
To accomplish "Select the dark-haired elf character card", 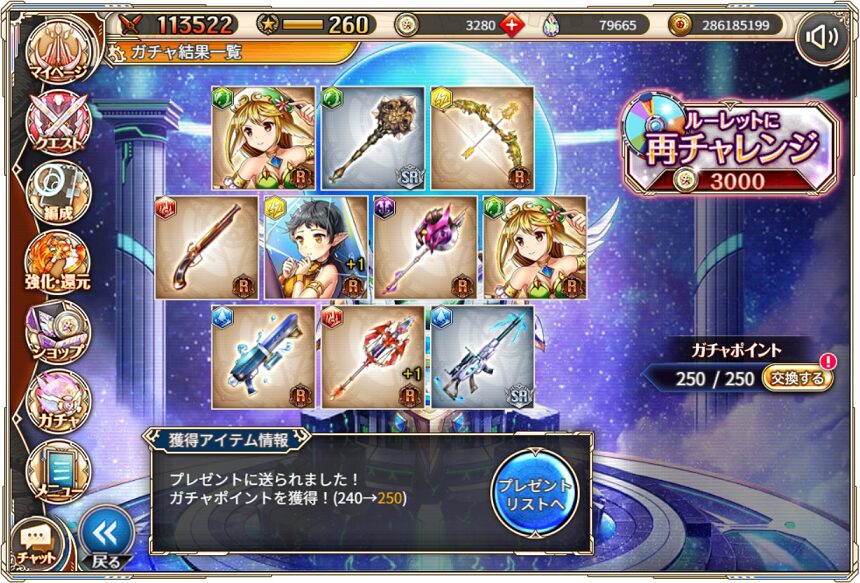I will click(316, 247).
